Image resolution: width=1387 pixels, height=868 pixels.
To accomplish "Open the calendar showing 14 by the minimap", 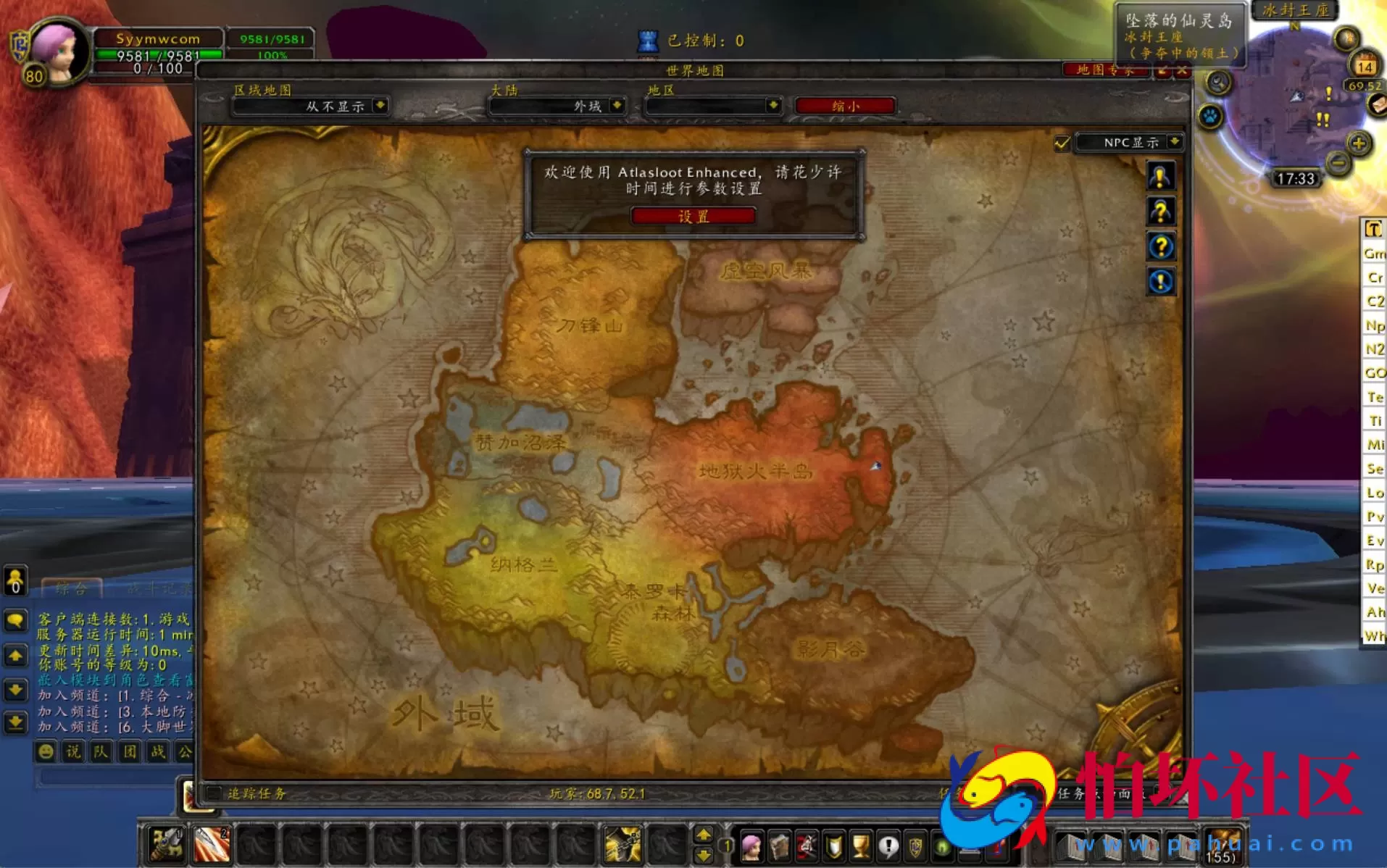I will [x=1364, y=65].
